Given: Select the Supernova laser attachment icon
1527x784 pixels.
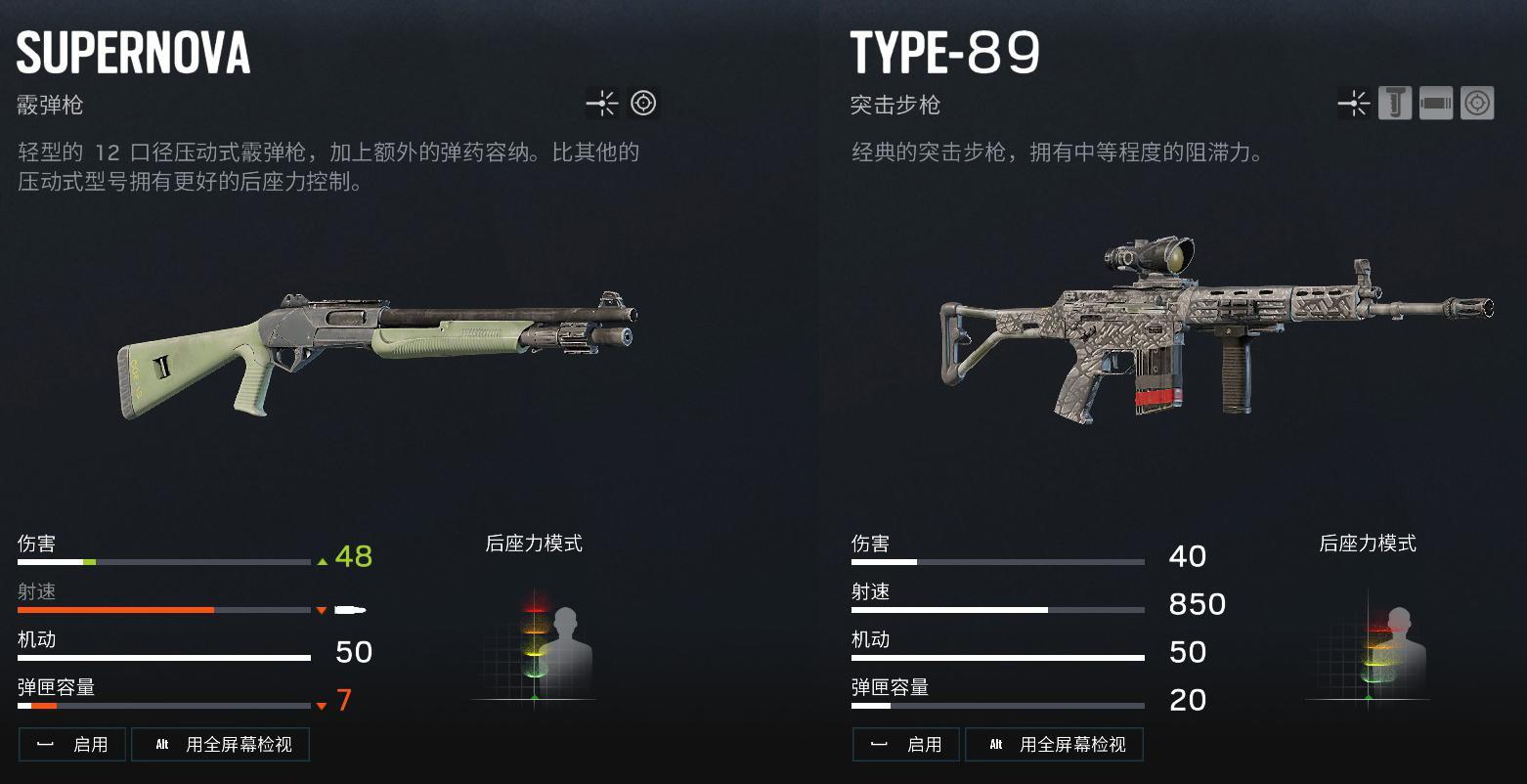Looking at the screenshot, I should pos(601,103).
